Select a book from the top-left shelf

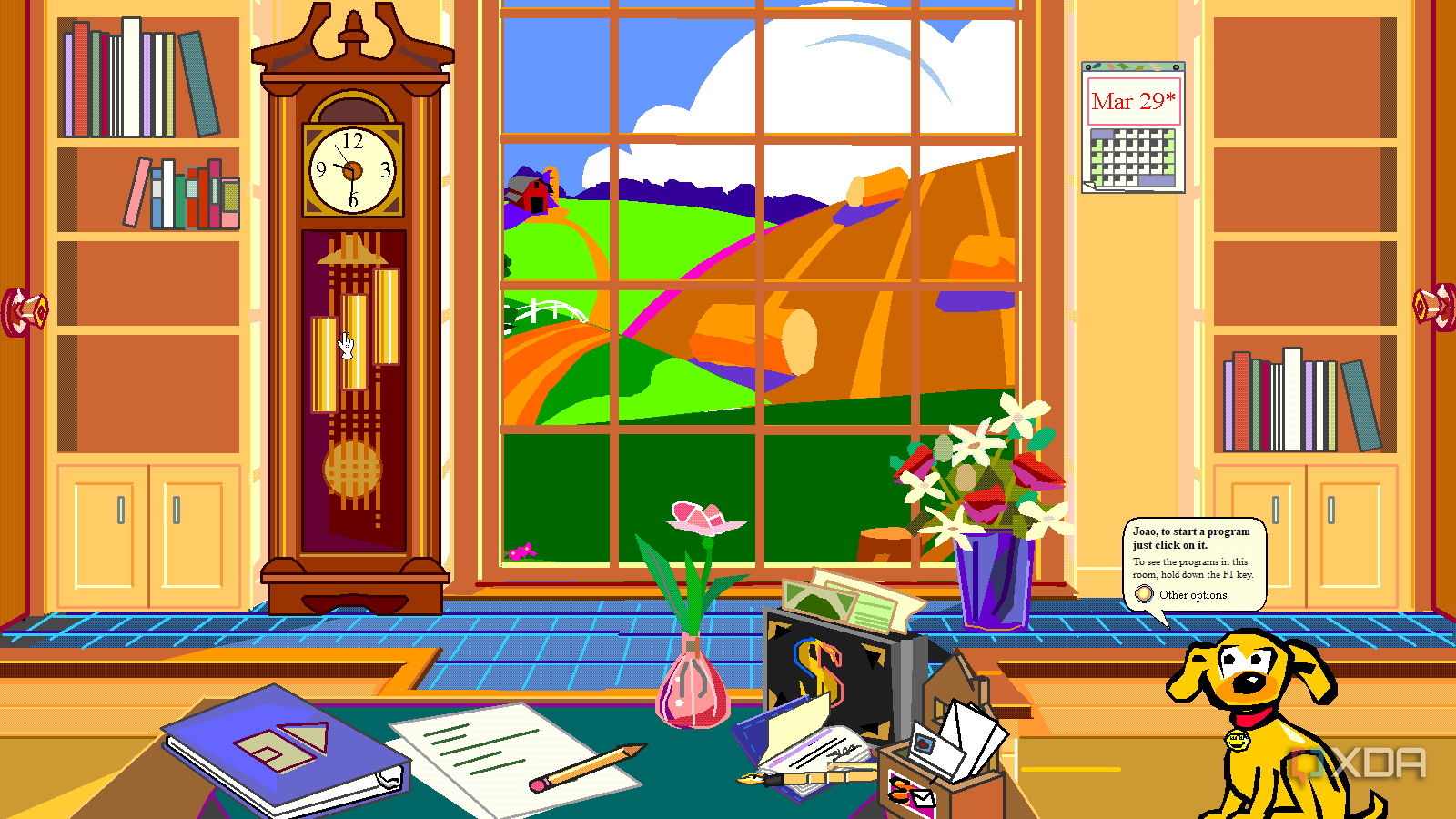pos(127,82)
